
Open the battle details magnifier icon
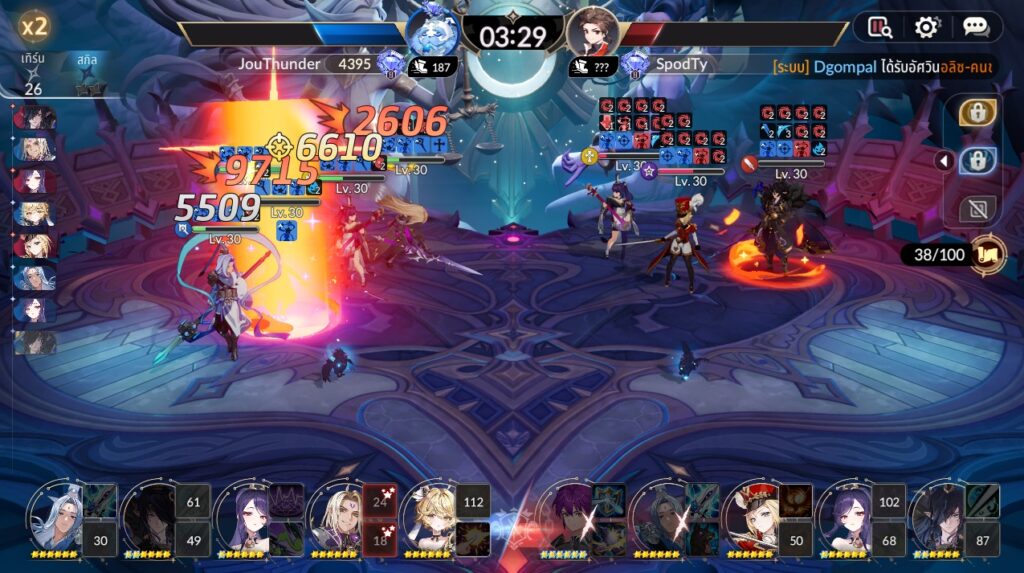click(880, 27)
